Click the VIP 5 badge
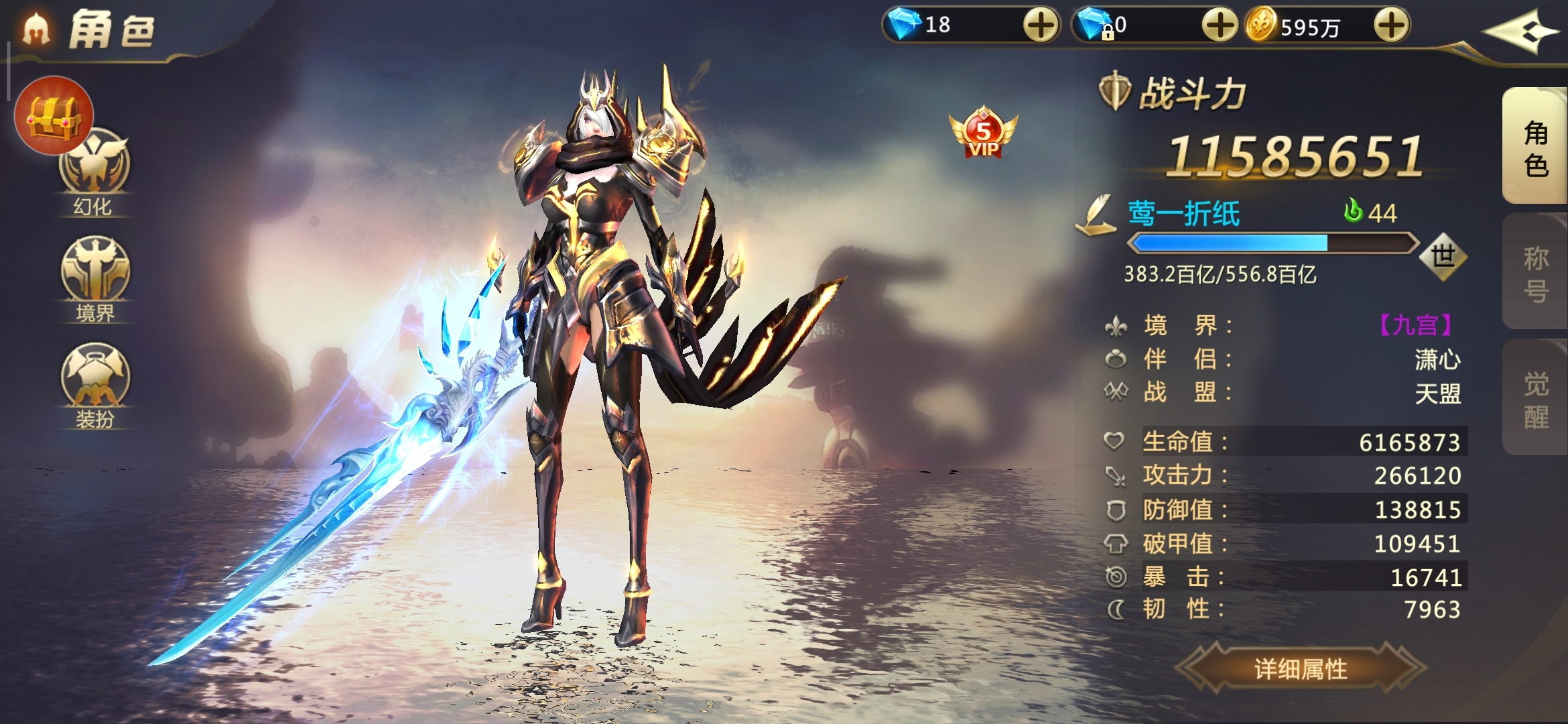The height and width of the screenshot is (724, 1568). 982,133
